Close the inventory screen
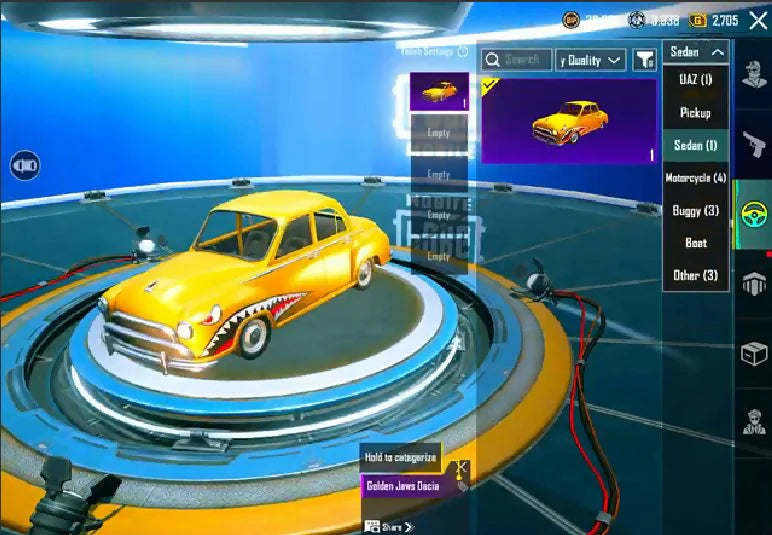The image size is (772, 535). point(757,20)
